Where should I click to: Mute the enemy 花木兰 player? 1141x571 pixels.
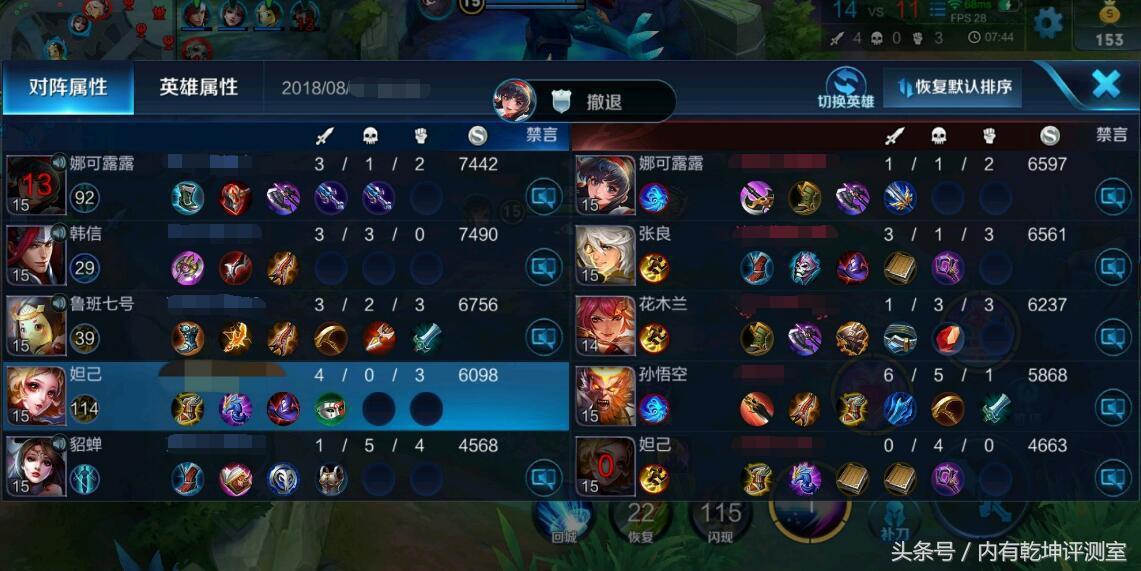tap(1112, 337)
